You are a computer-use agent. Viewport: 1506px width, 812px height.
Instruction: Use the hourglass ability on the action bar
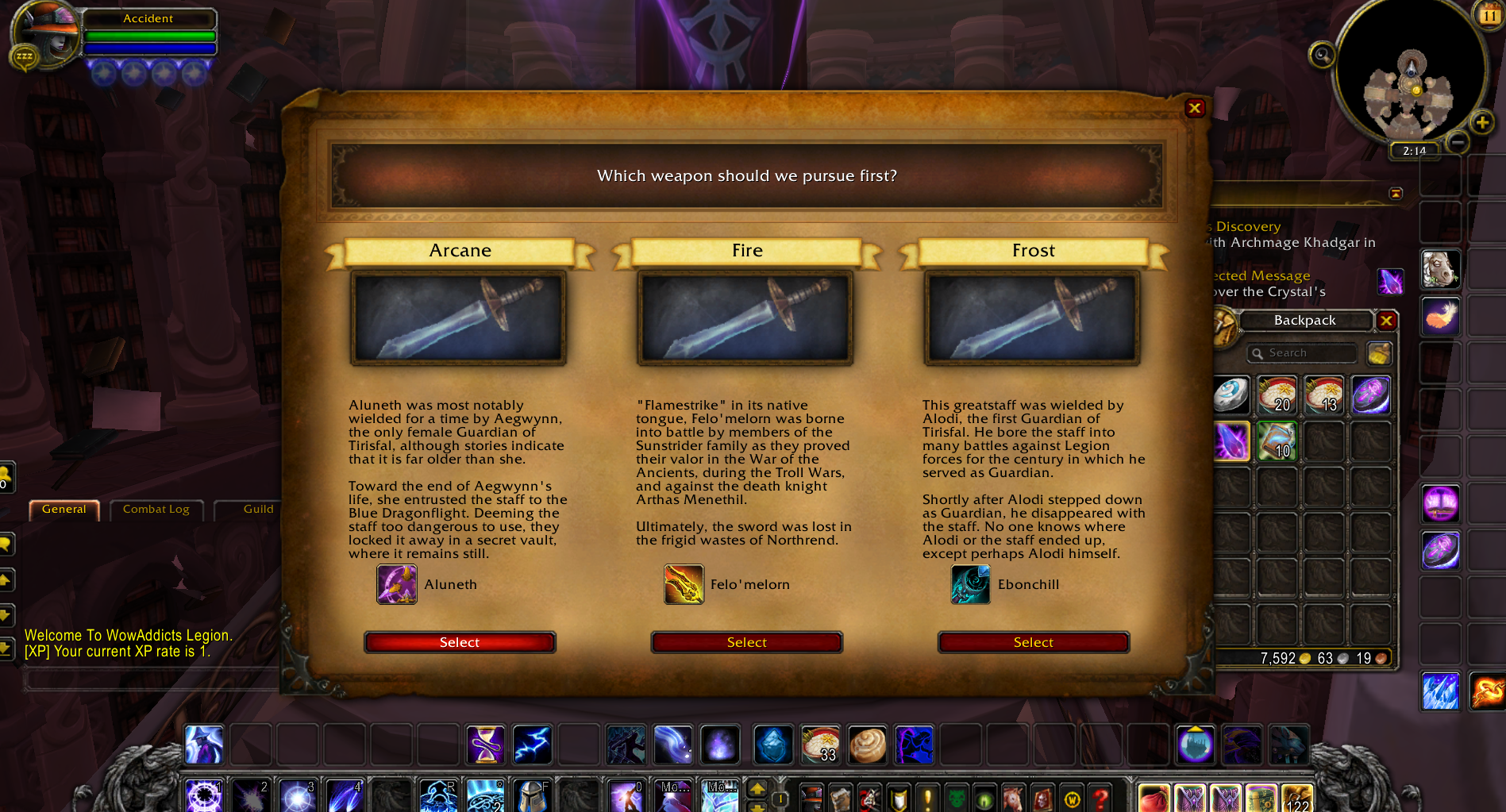tap(485, 745)
